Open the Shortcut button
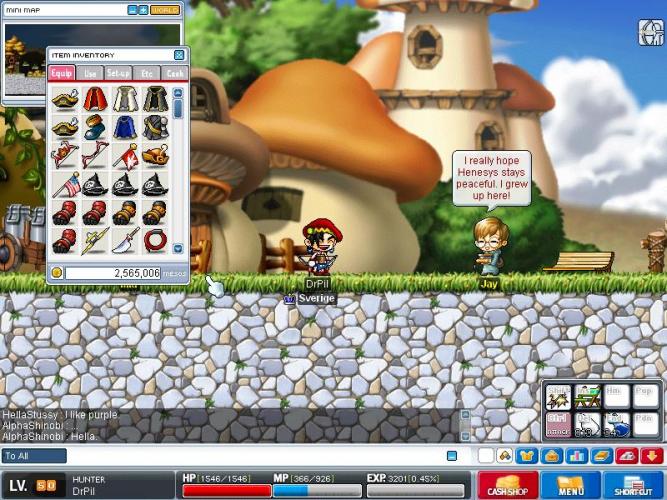Viewport: 667px width, 500px height. point(632,486)
